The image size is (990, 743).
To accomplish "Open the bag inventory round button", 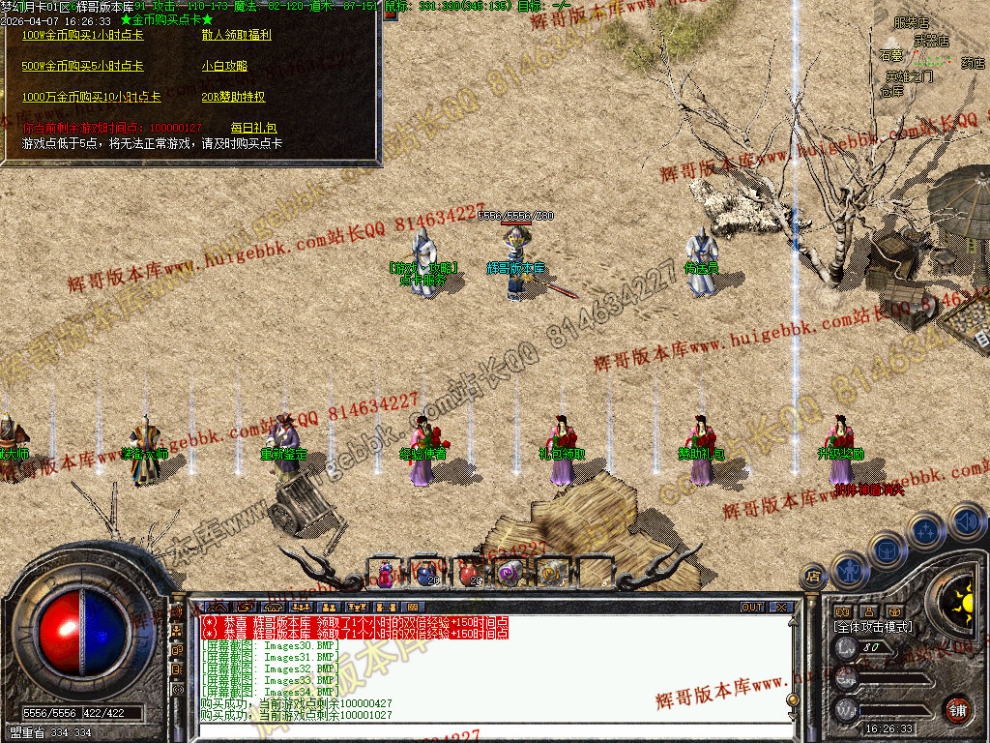I will (886, 549).
